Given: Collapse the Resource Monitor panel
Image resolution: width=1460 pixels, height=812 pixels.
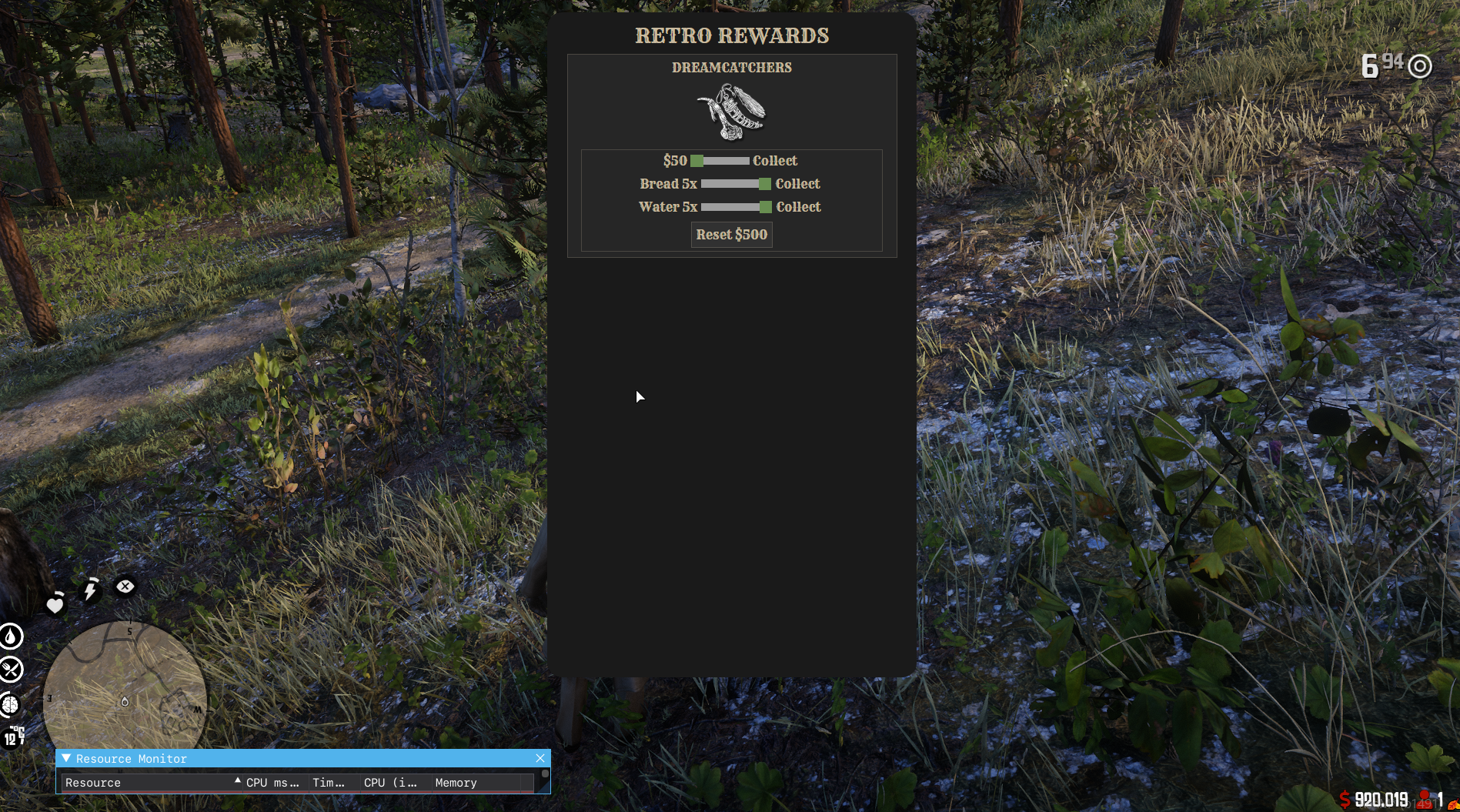Looking at the screenshot, I should point(66,758).
